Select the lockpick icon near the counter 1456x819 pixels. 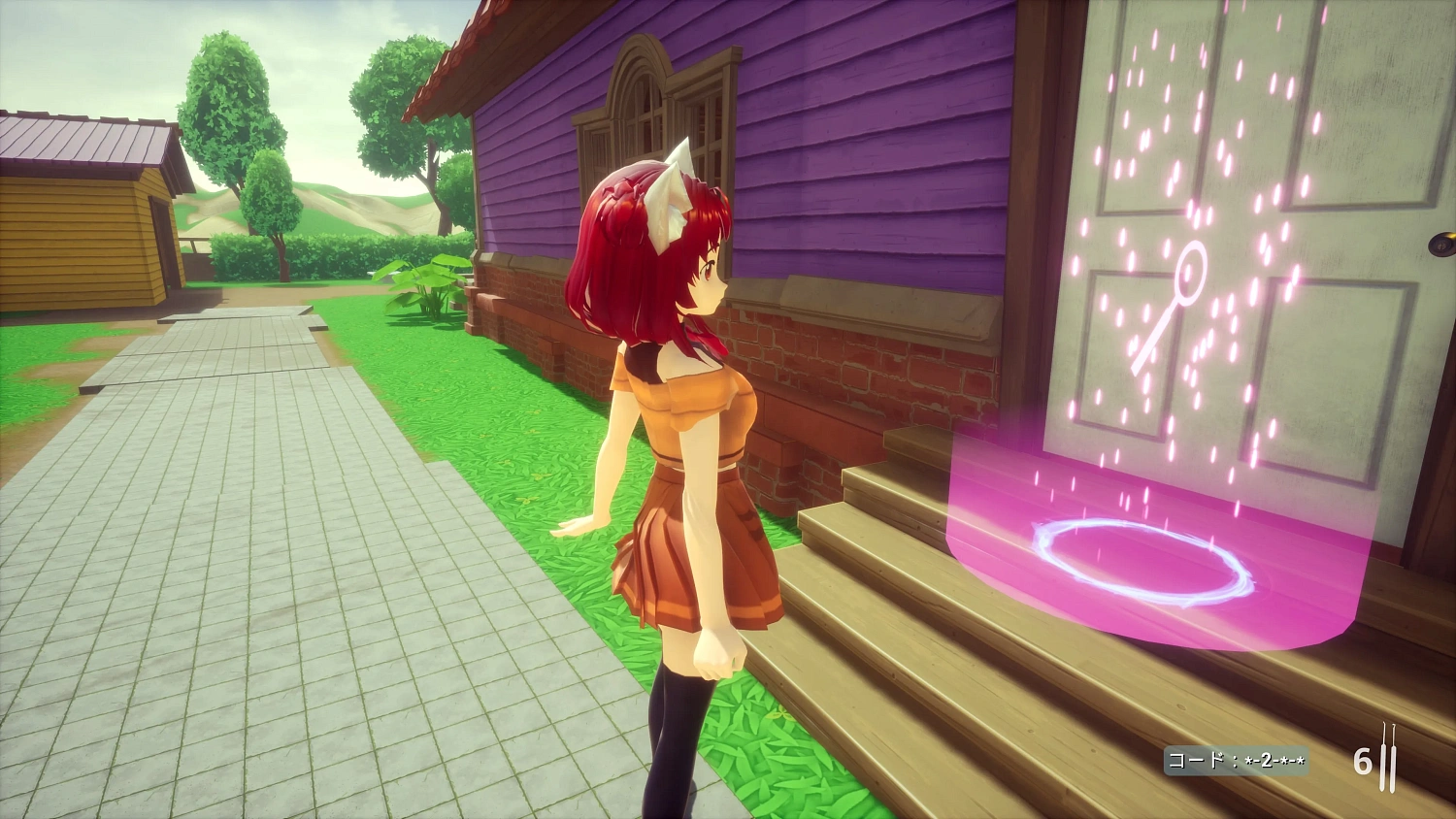click(x=1380, y=767)
